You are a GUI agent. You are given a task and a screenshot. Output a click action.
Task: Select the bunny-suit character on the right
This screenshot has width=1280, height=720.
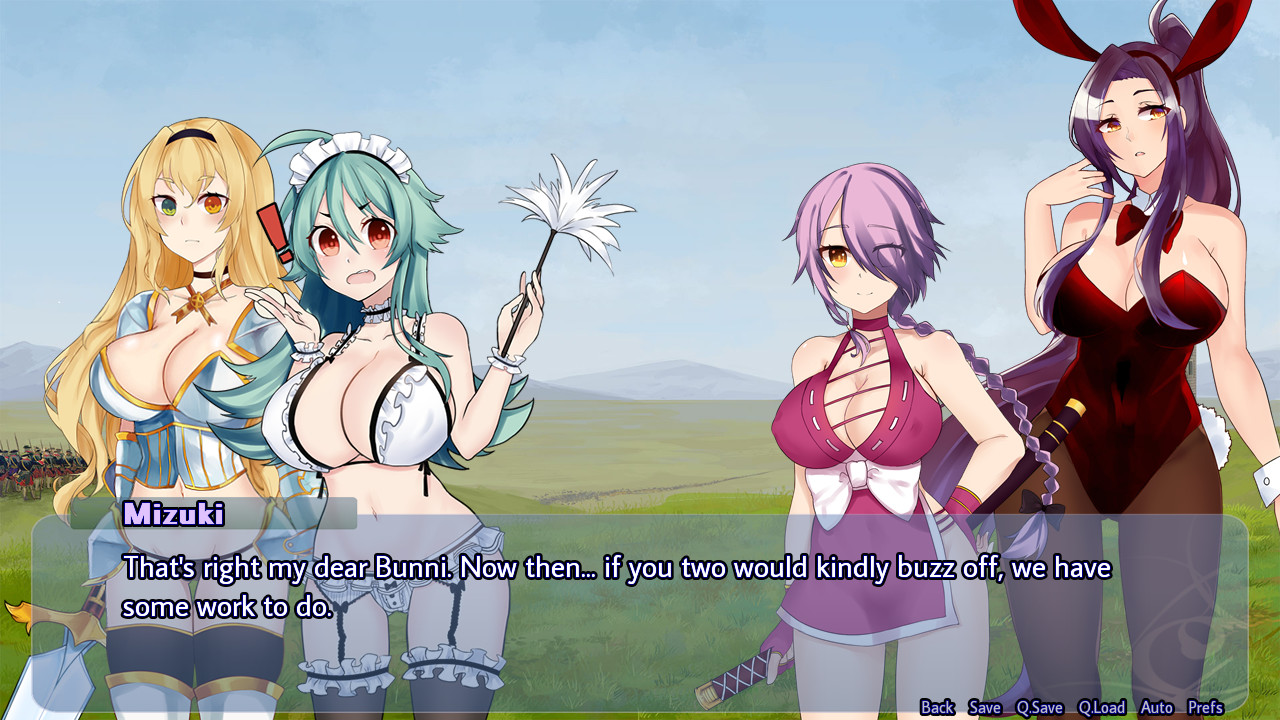[x=1140, y=300]
